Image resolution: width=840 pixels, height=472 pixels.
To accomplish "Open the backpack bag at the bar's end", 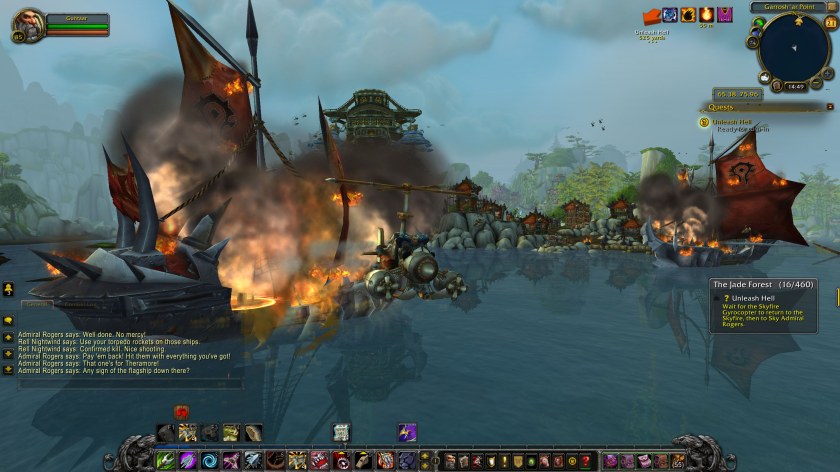I will coord(678,460).
